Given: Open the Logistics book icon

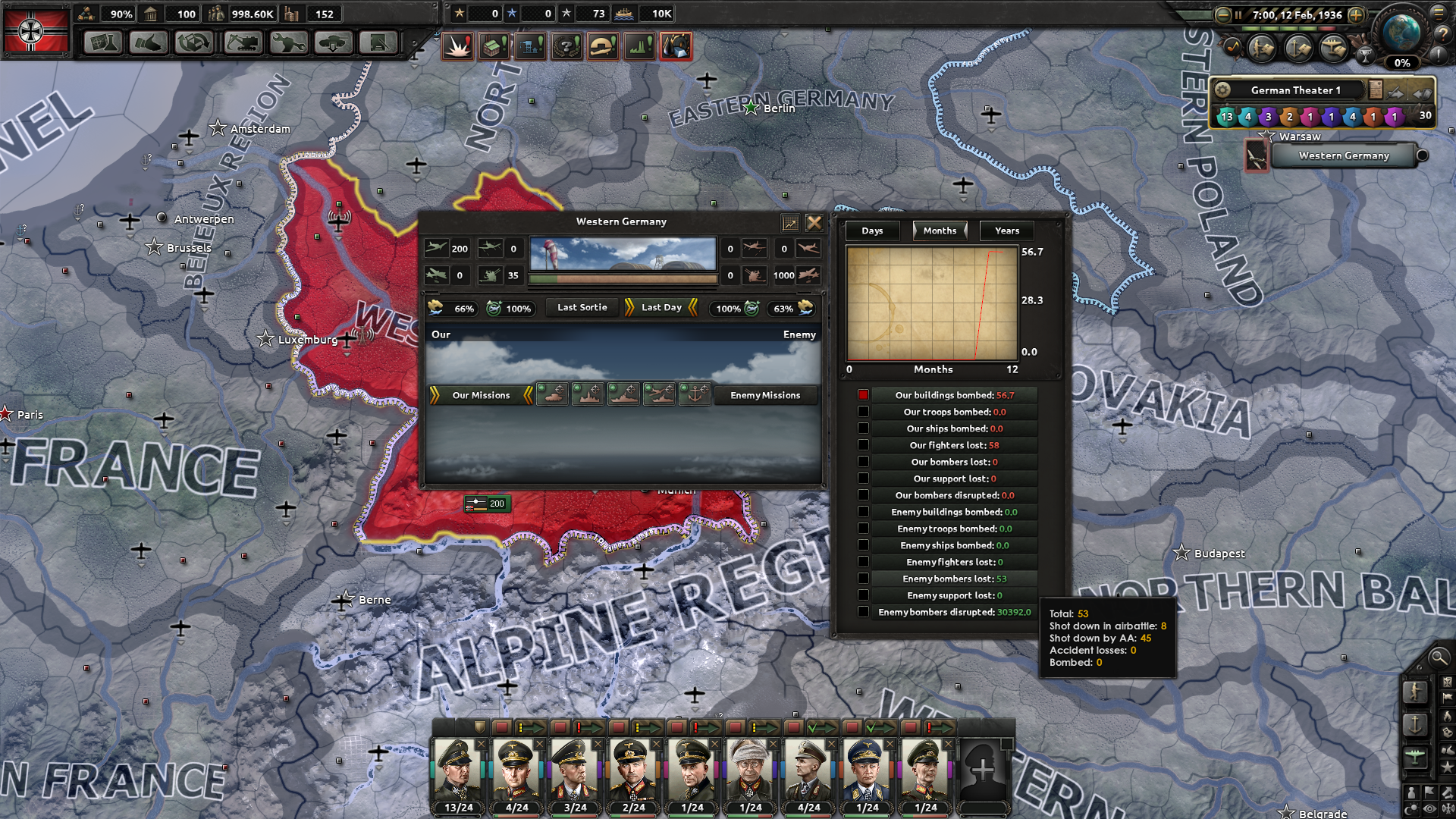Looking at the screenshot, I should click(x=378, y=42).
